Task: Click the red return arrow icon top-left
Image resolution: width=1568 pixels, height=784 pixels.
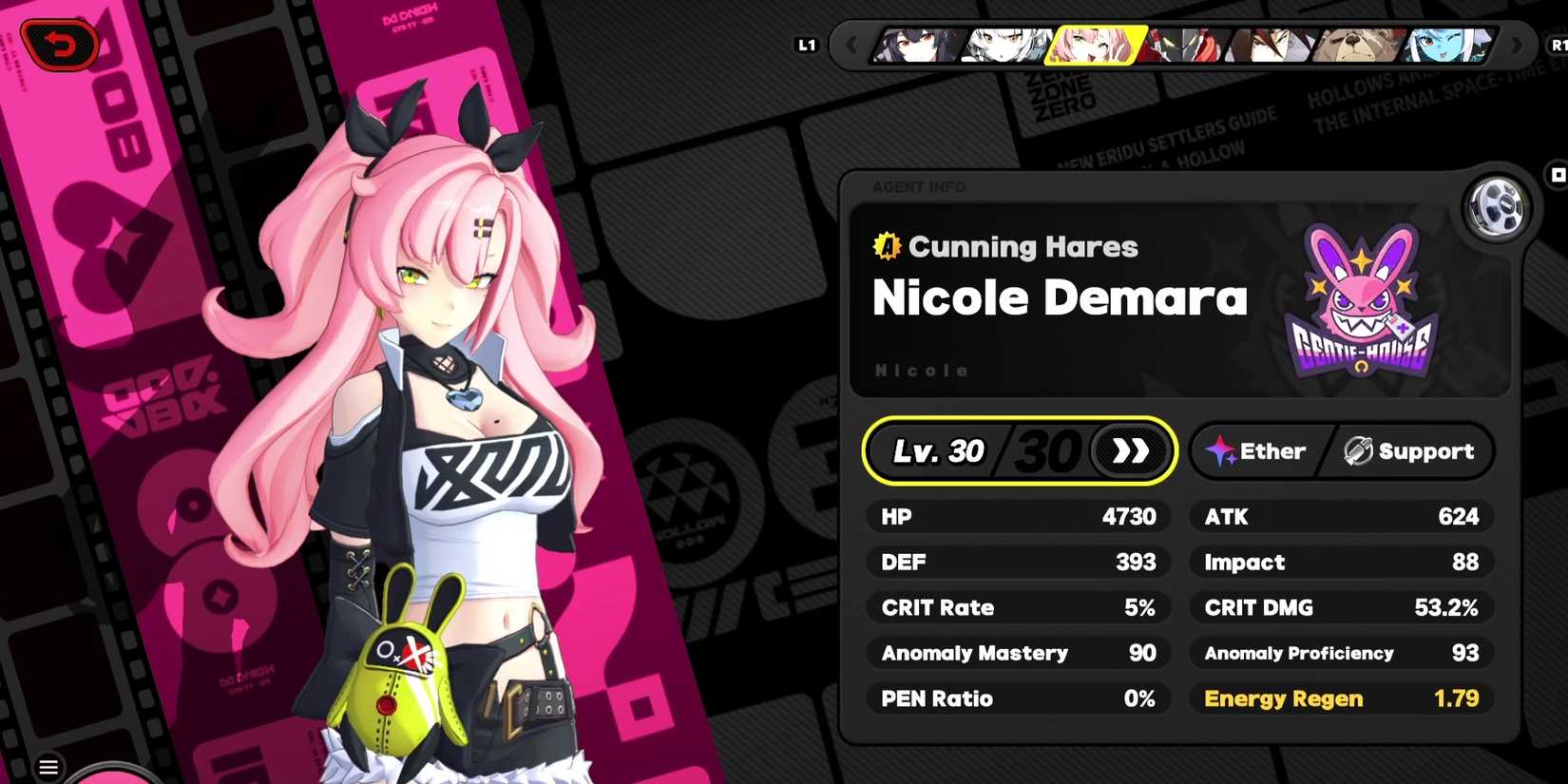Action: point(62,43)
